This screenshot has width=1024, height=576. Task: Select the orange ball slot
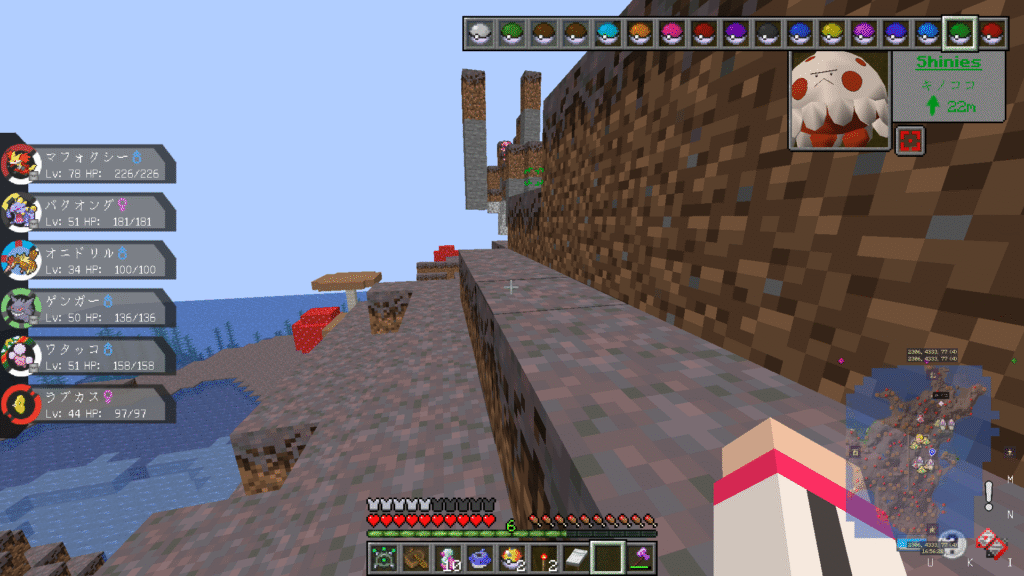[x=640, y=34]
